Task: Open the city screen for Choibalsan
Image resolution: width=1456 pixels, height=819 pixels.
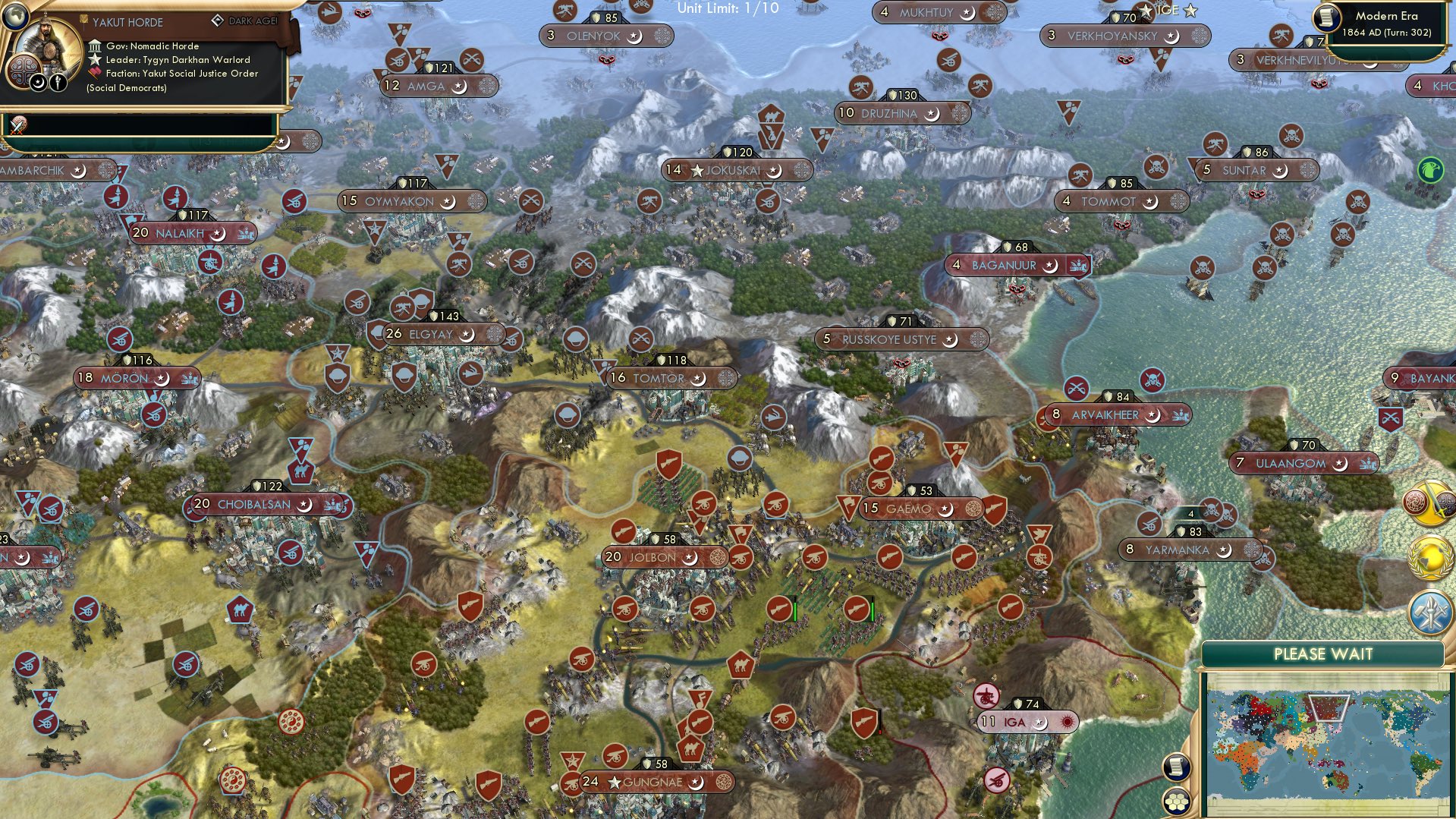Action: pos(250,503)
